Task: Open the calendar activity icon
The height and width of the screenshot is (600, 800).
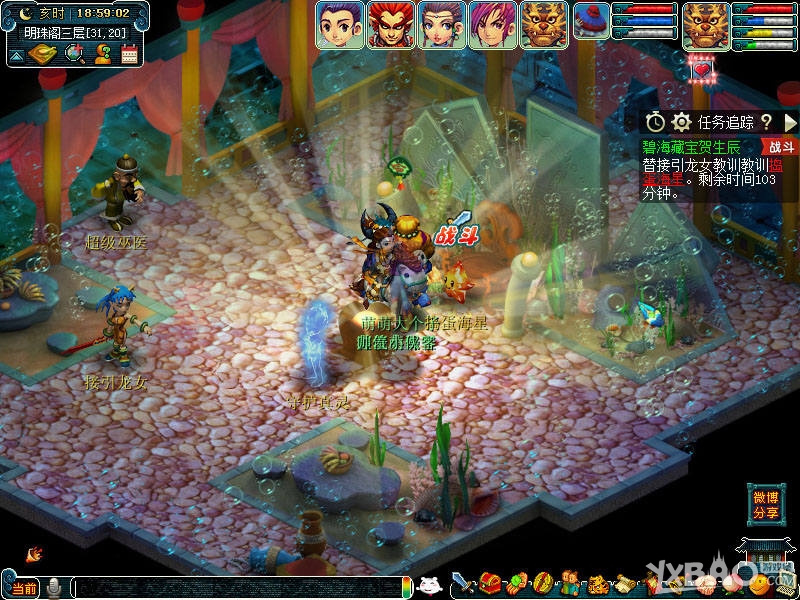Action: click(x=129, y=54)
